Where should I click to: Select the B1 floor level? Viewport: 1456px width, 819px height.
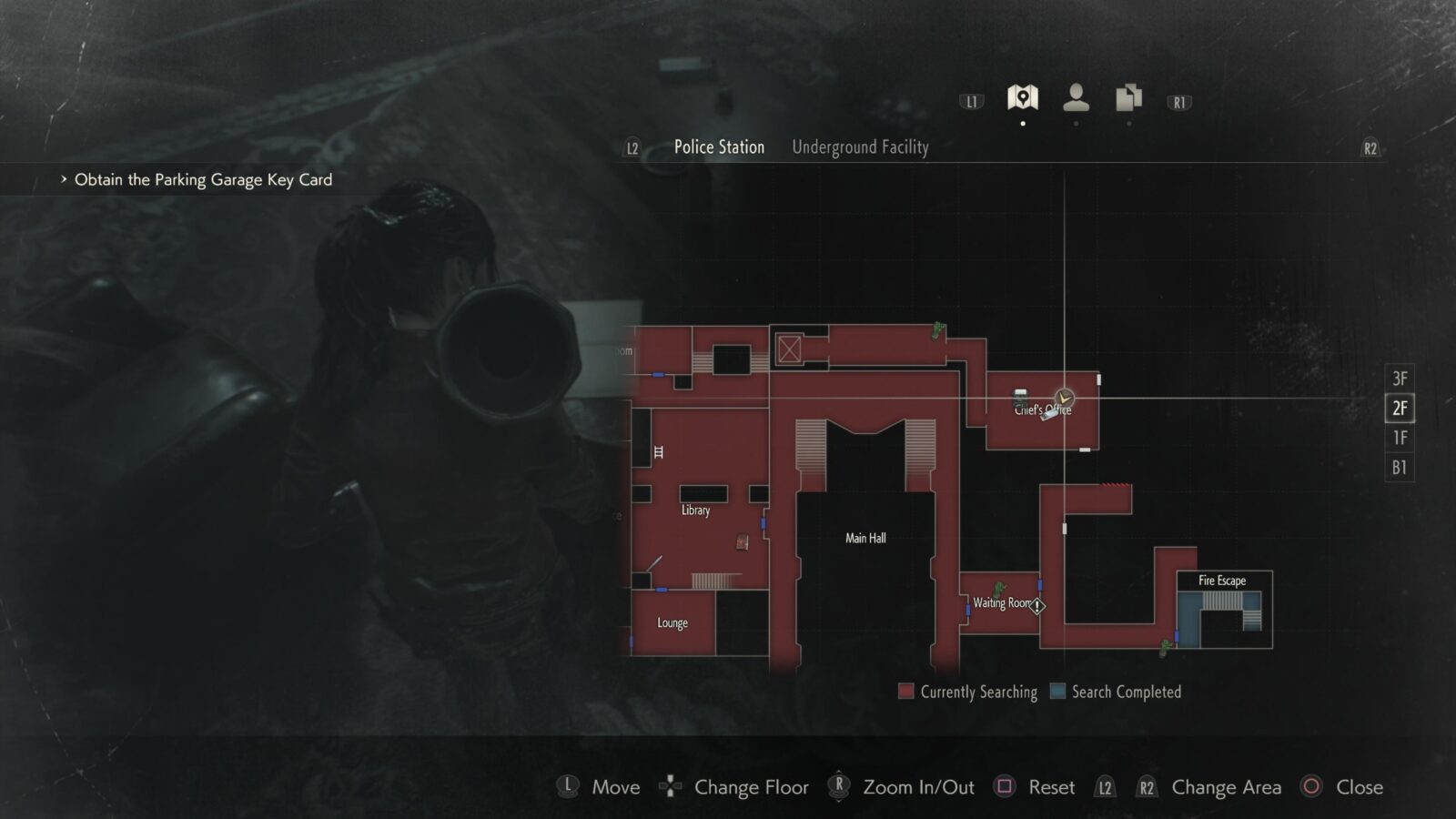pos(1400,468)
